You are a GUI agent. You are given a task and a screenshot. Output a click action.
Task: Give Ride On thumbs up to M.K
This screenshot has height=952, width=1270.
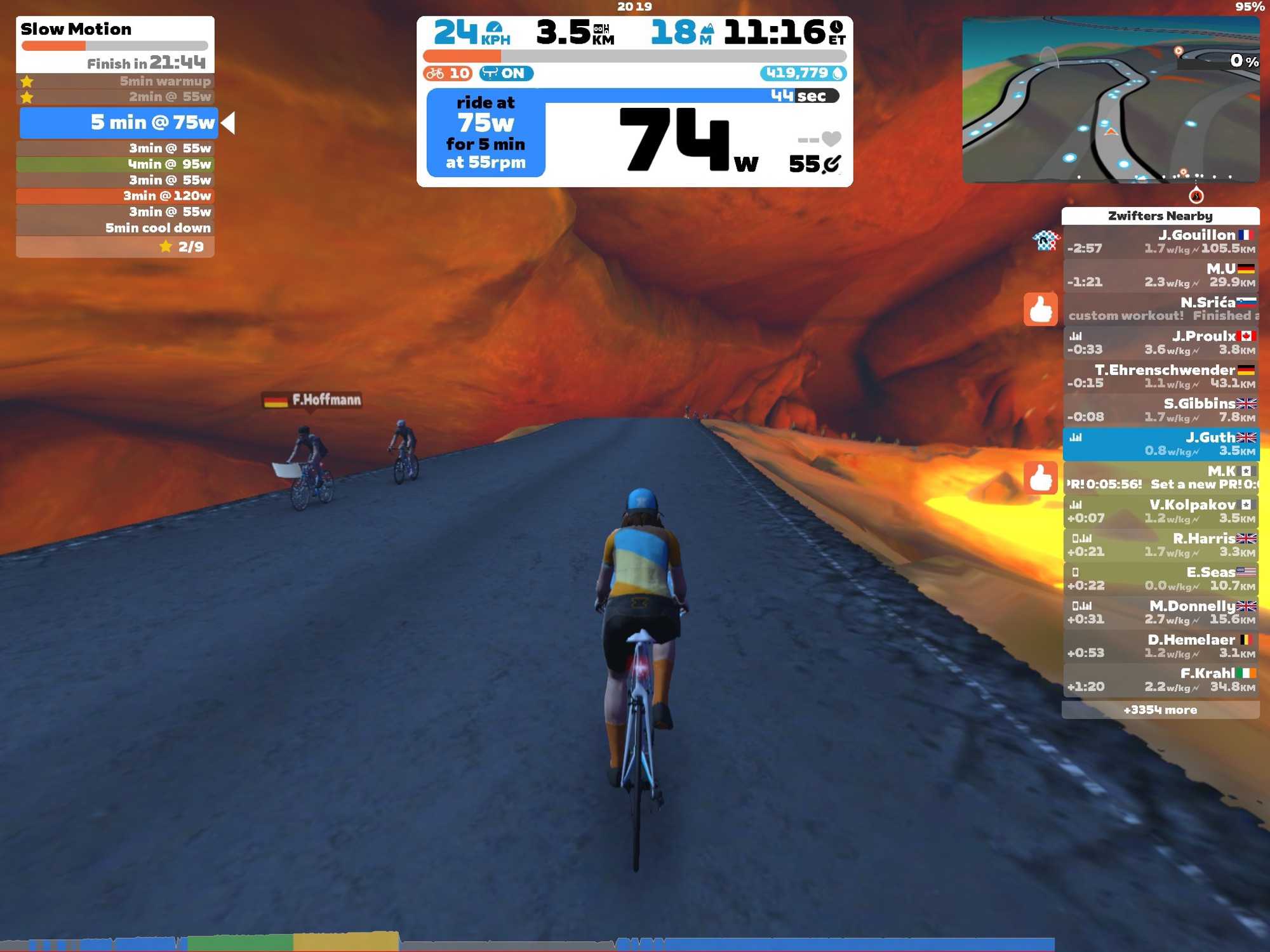pyautogui.click(x=1040, y=477)
